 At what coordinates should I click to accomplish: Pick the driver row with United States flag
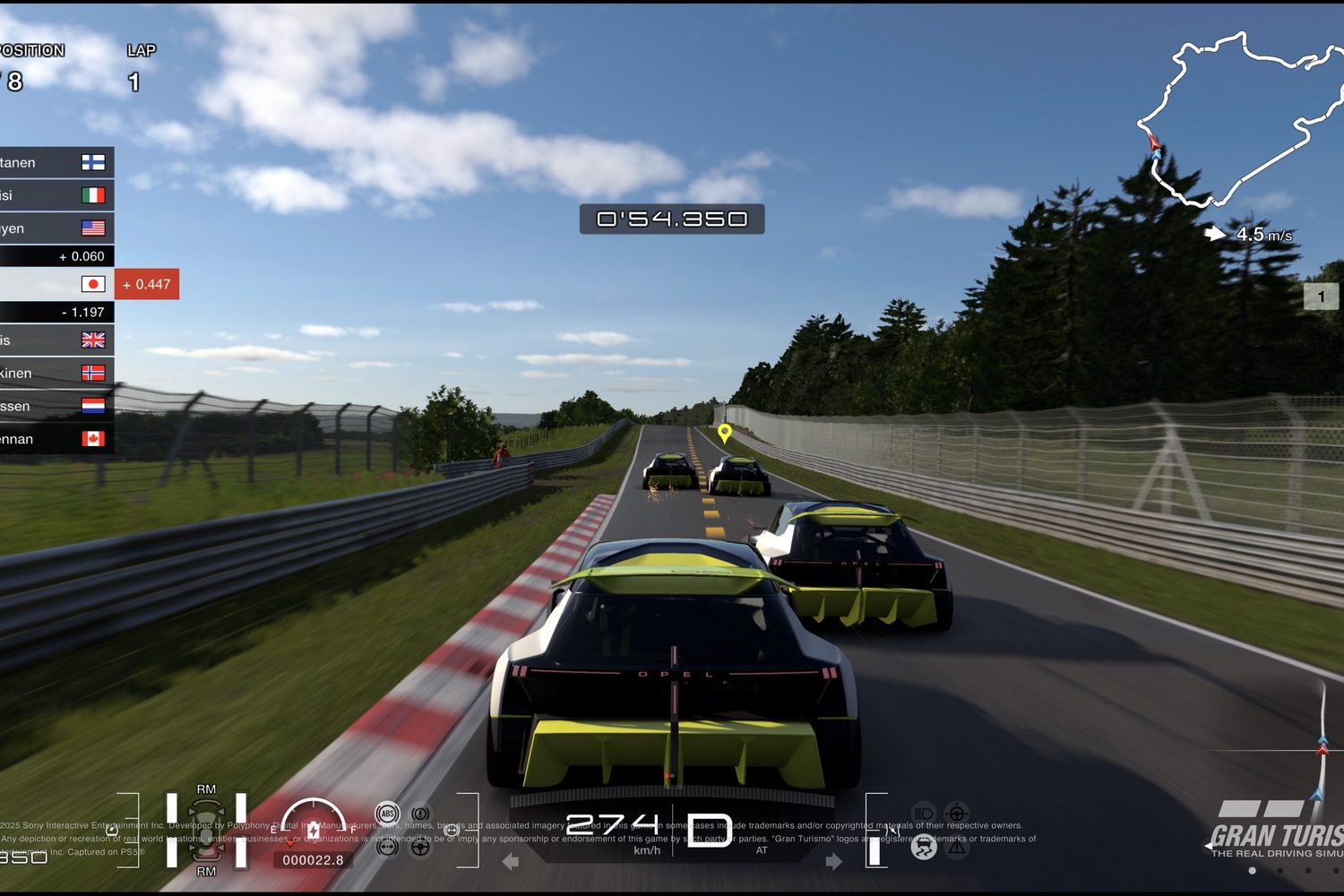tap(56, 228)
